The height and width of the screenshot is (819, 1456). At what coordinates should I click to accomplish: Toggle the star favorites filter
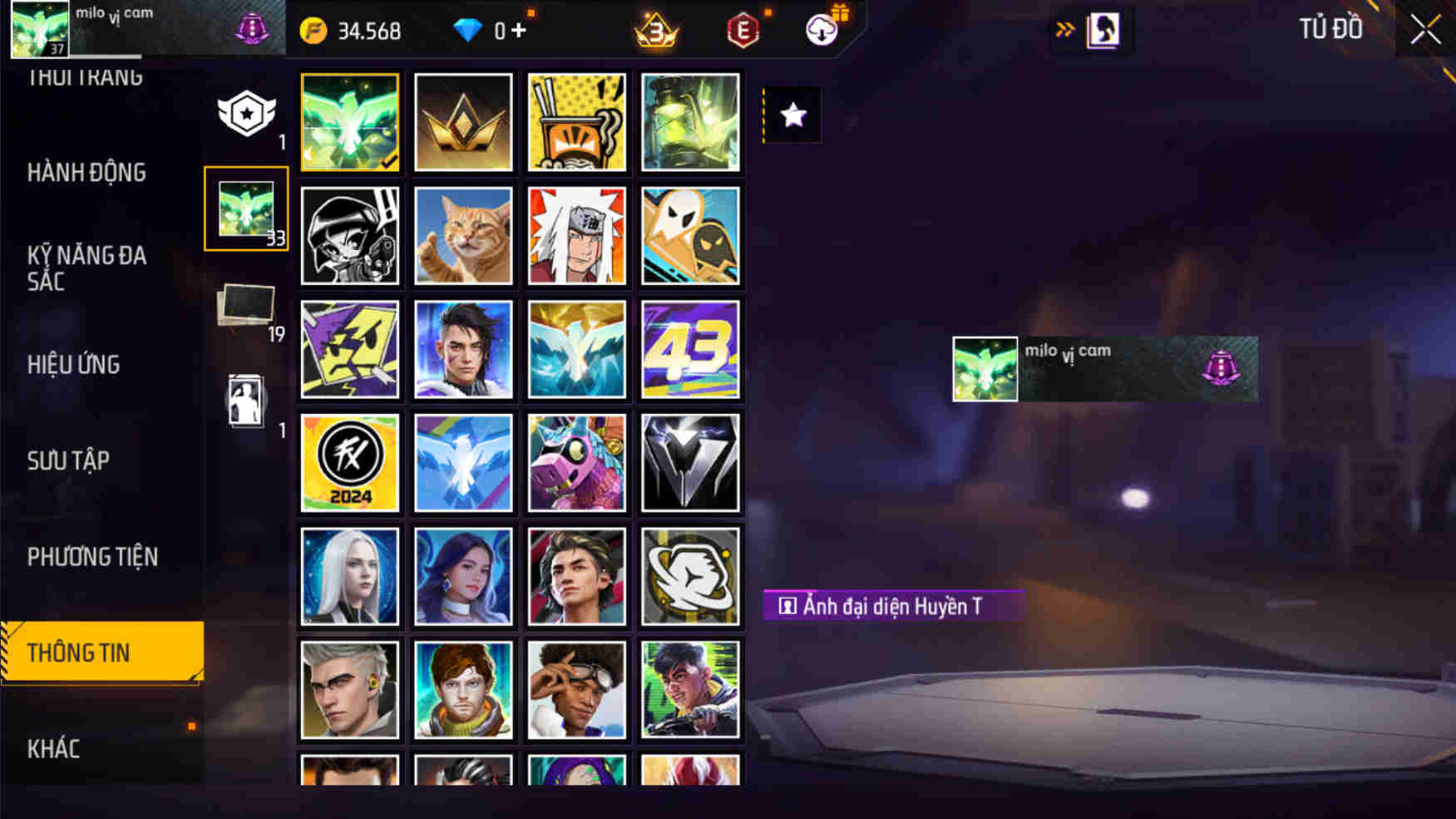pyautogui.click(x=791, y=116)
